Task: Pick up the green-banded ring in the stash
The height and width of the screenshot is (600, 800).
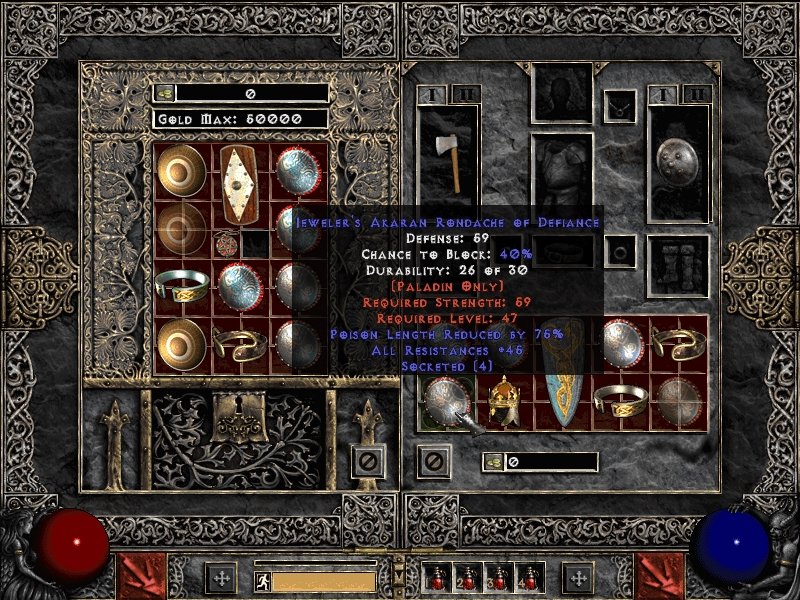Action: (x=181, y=287)
